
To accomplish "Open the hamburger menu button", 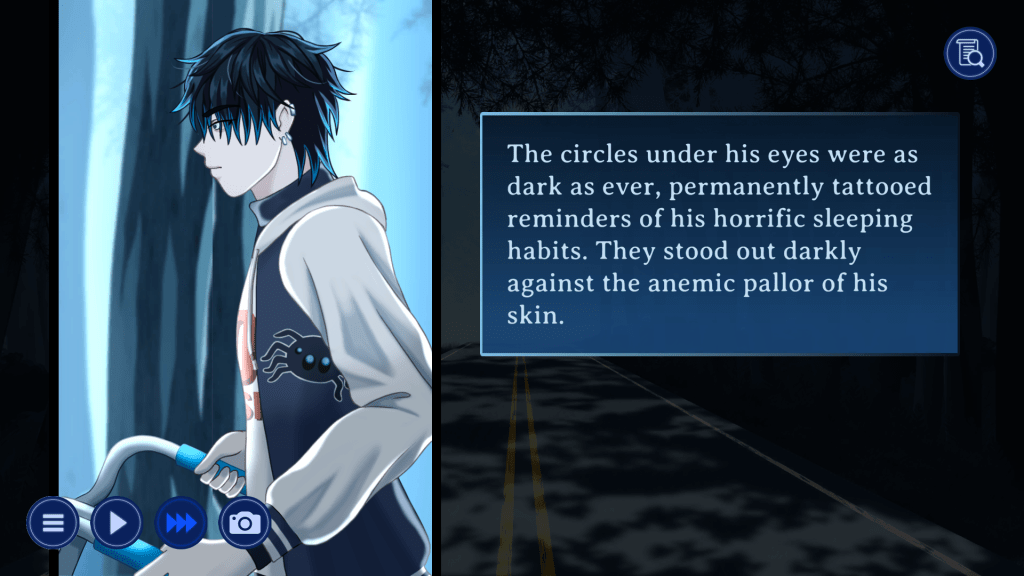I will [52, 522].
